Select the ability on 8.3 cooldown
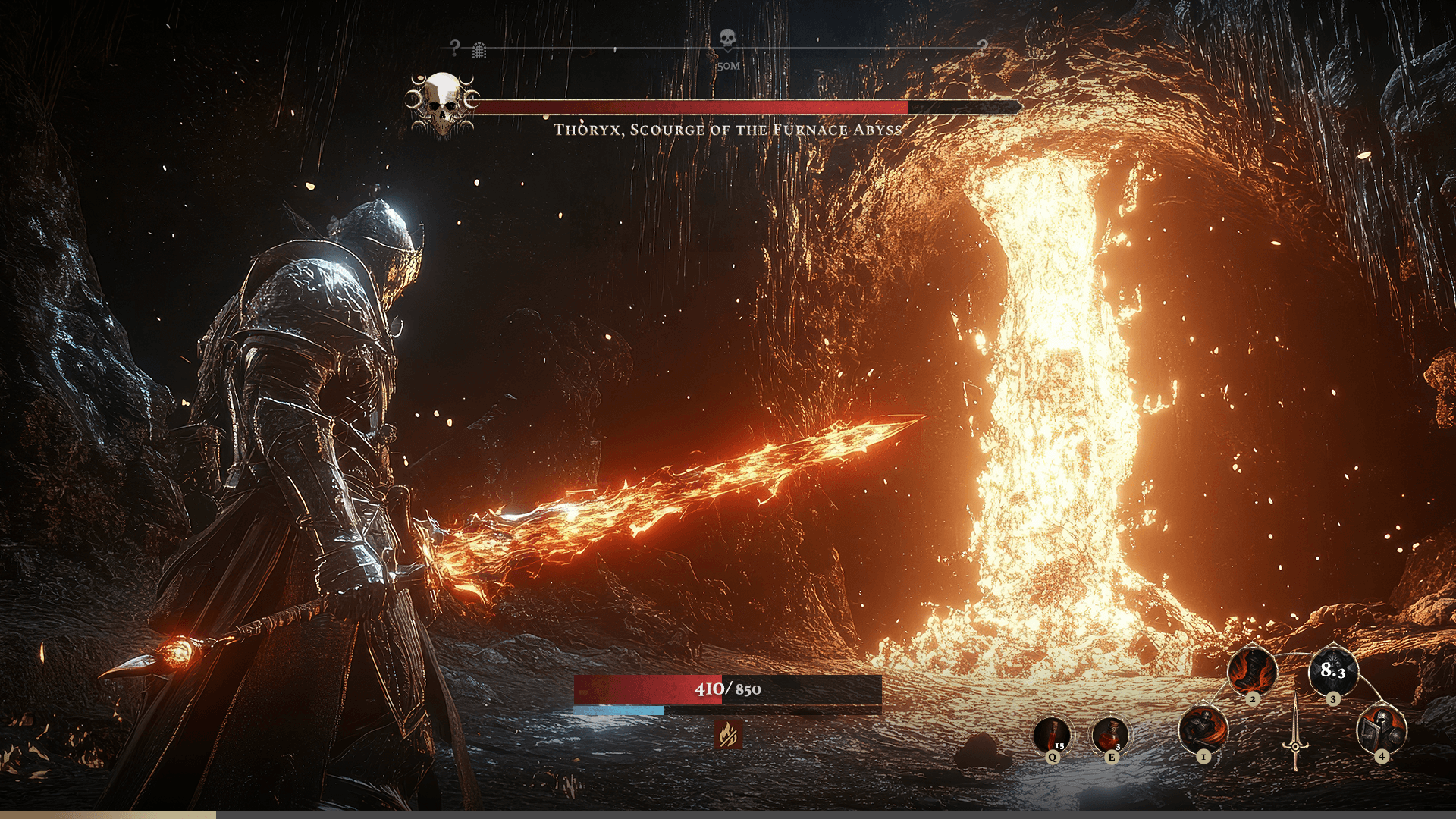This screenshot has height=819, width=1456. tap(1332, 670)
